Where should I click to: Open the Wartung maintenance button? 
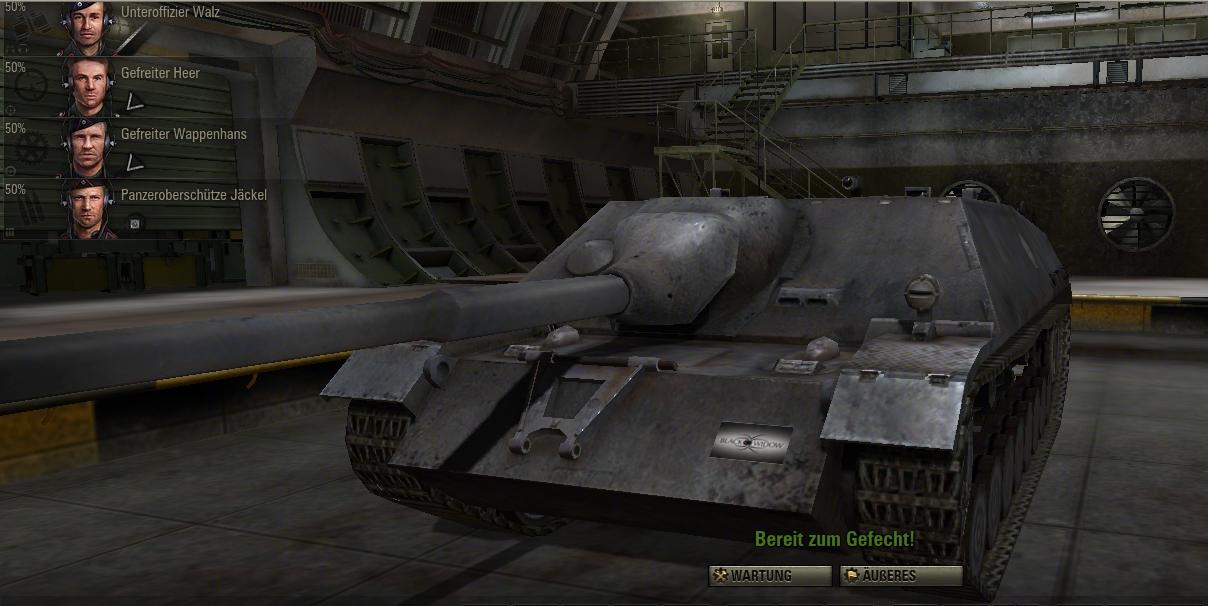pyautogui.click(x=769, y=575)
